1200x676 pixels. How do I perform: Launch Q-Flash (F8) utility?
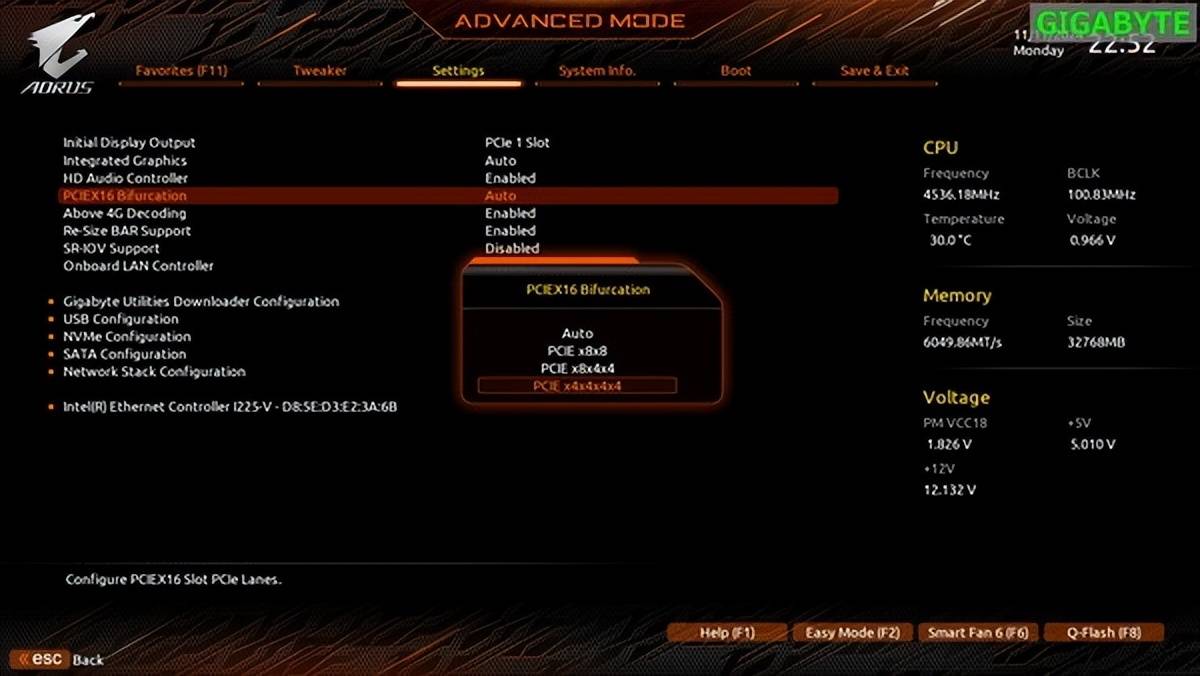1103,633
